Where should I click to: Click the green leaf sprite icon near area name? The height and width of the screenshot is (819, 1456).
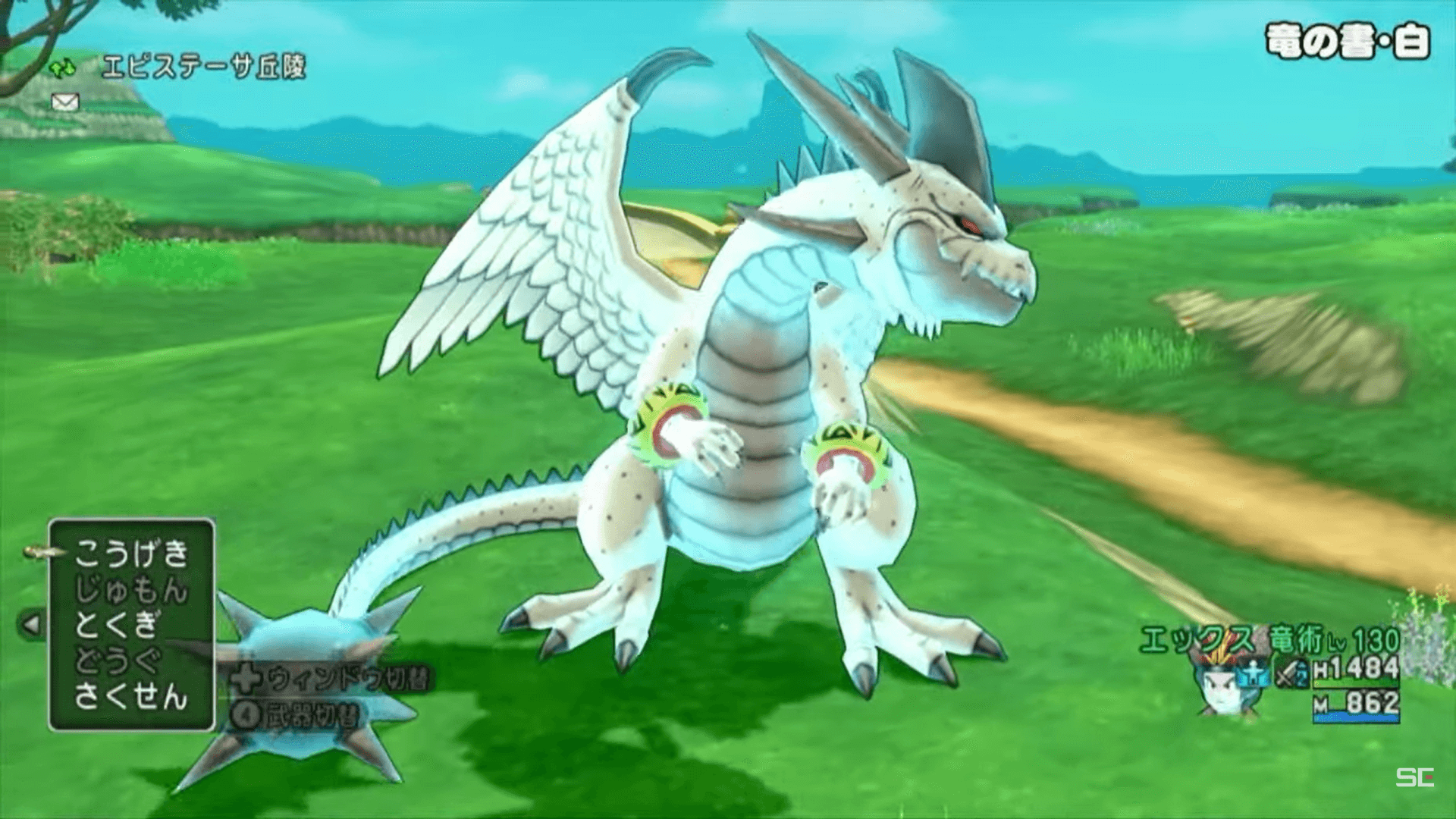tap(64, 68)
